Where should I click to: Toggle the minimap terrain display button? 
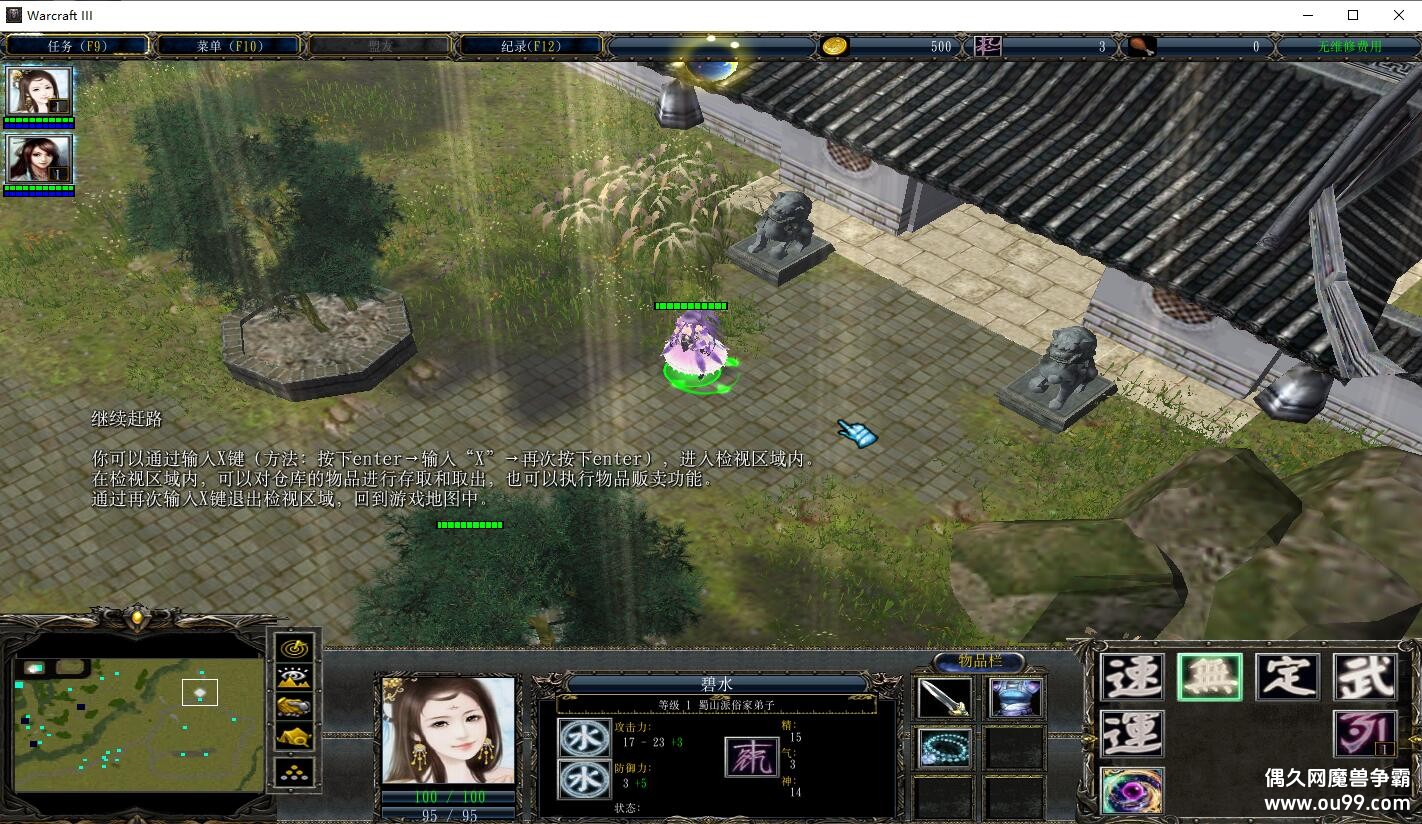click(x=294, y=678)
